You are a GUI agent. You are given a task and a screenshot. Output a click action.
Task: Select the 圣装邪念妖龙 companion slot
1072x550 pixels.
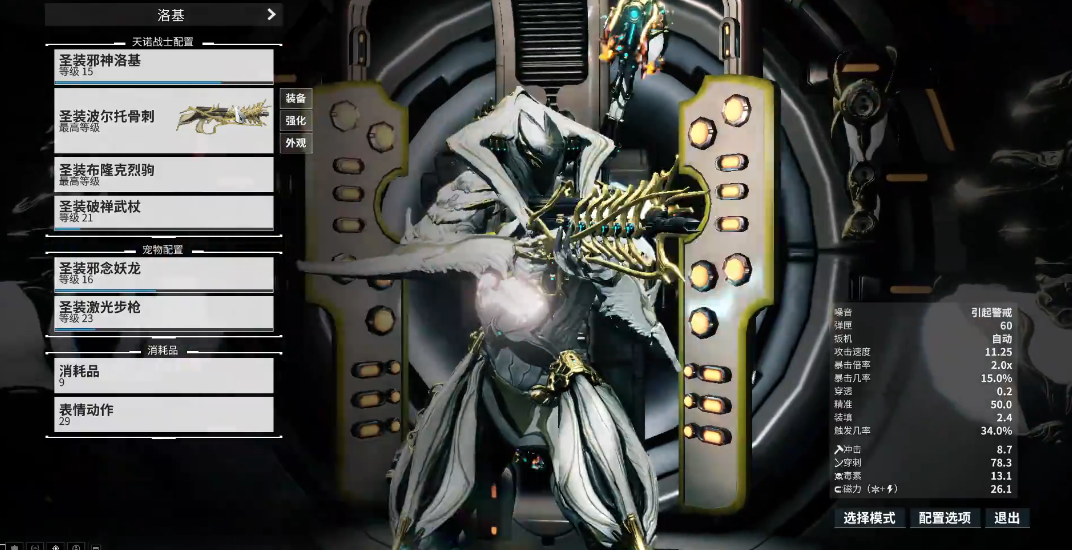pos(164,273)
